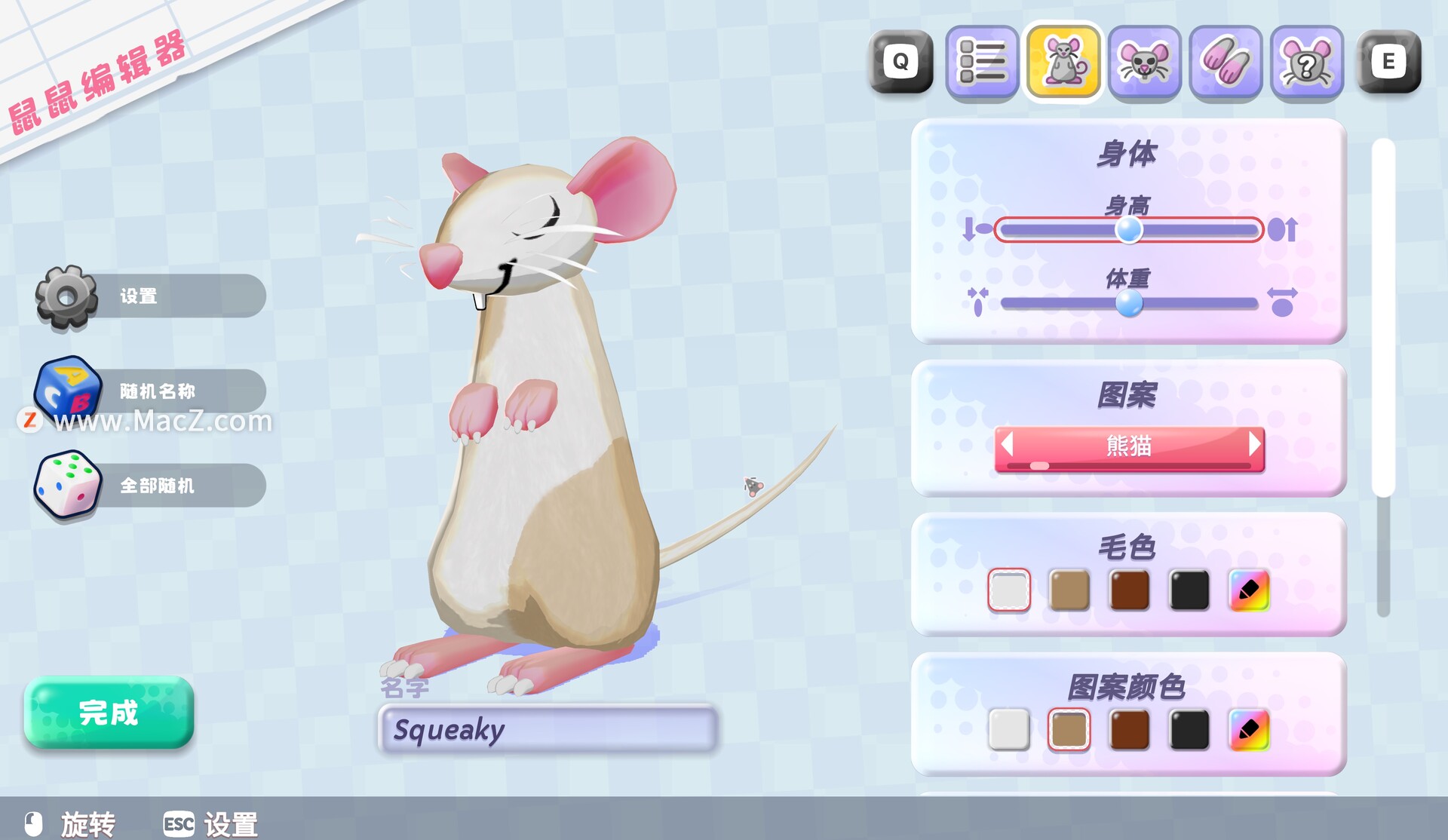This screenshot has width=1448, height=840.
Task: Pick the black 毛色 fur swatch
Action: coord(1189,590)
